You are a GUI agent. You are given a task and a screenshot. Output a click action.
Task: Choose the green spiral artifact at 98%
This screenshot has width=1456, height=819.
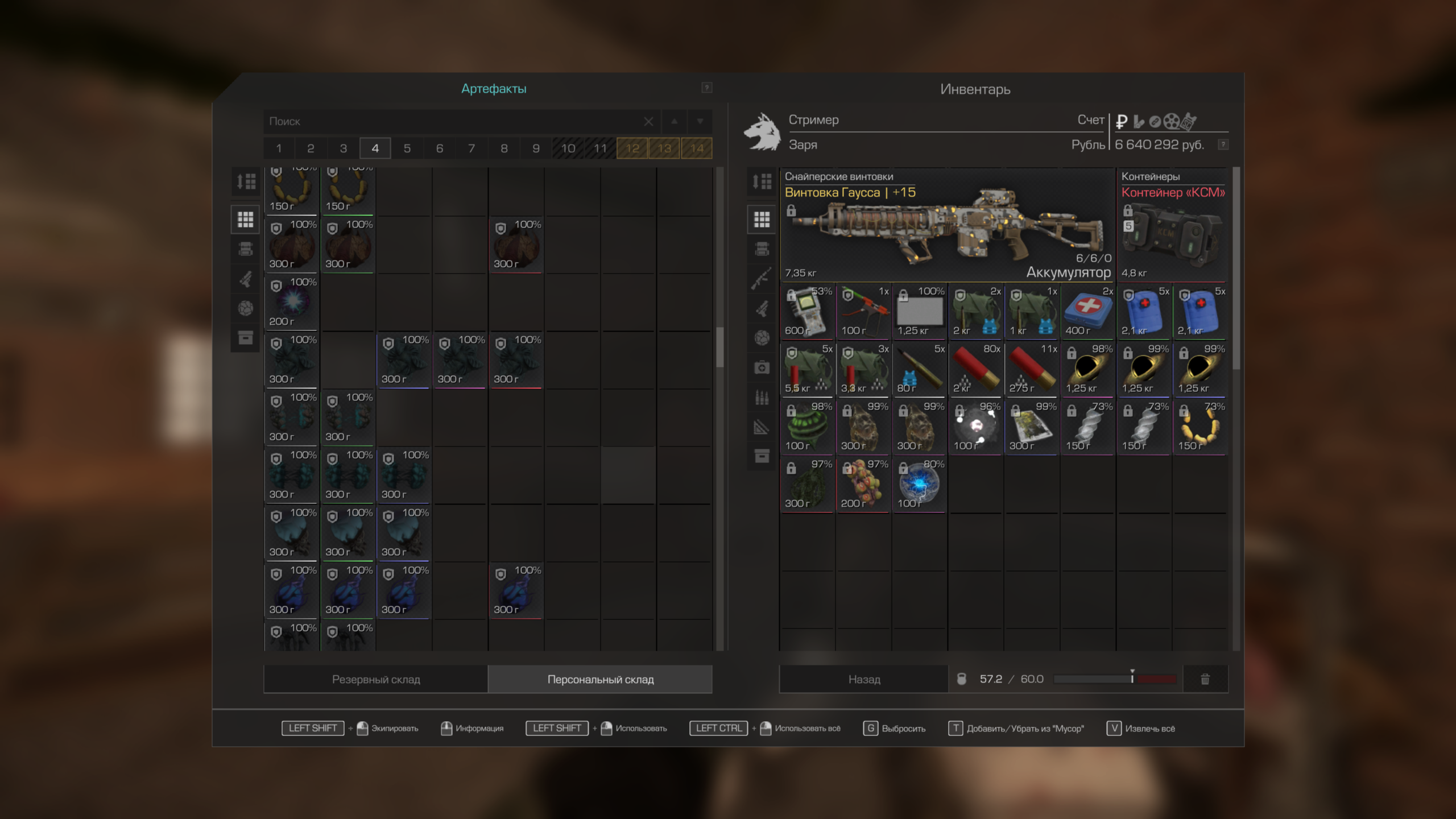click(x=807, y=427)
